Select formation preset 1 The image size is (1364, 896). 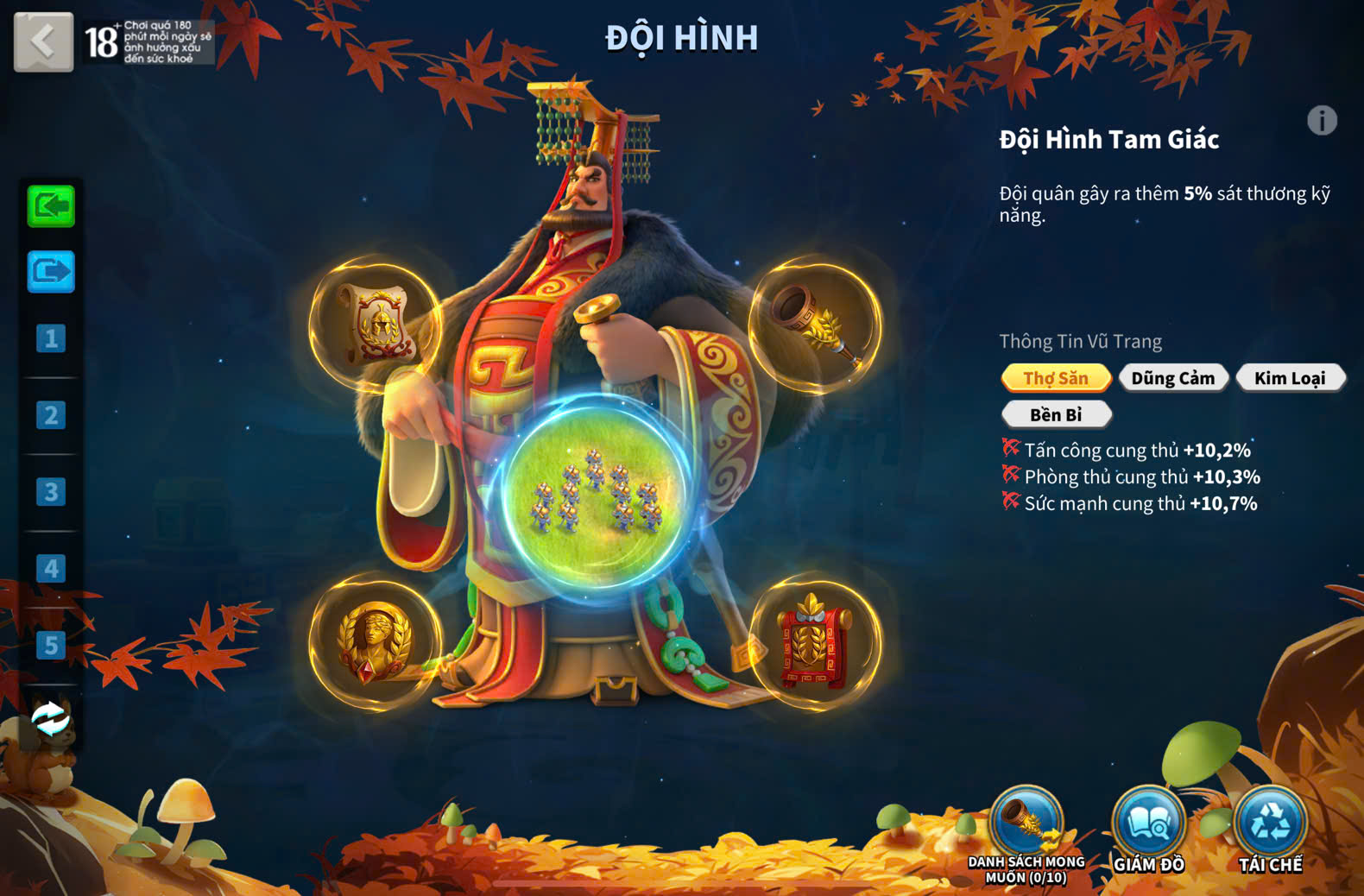(51, 338)
